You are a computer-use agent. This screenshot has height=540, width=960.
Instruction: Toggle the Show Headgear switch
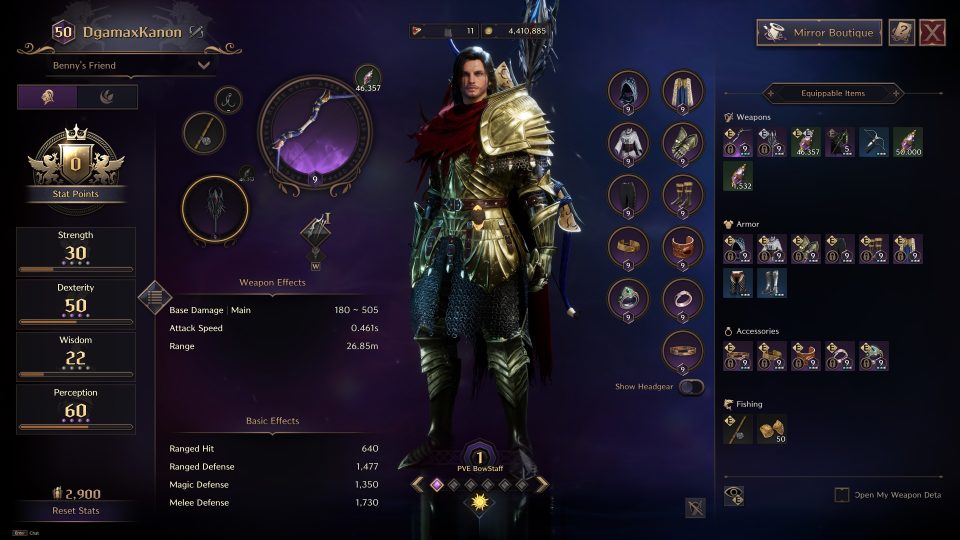point(691,386)
